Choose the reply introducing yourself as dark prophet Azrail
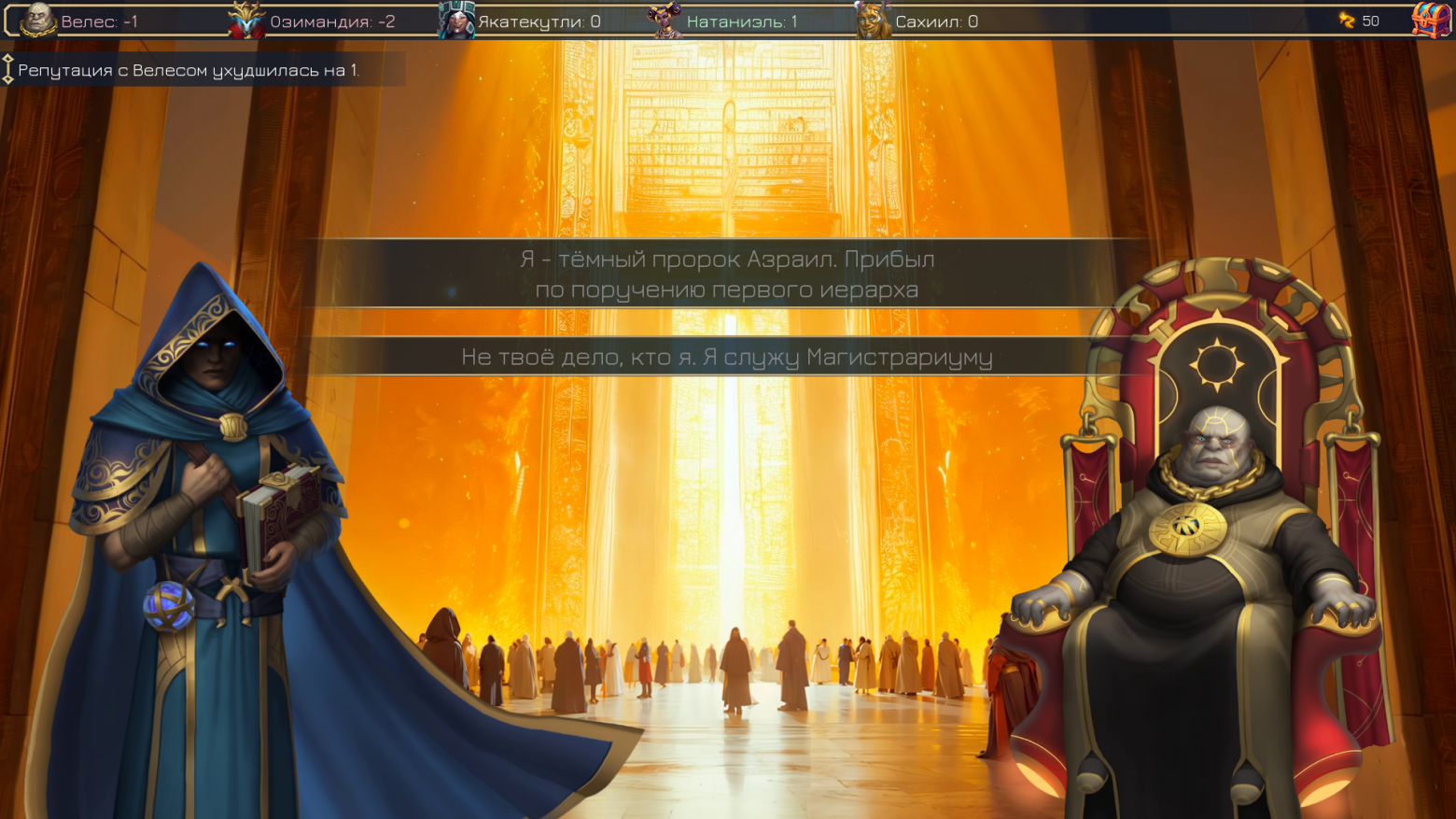This screenshot has height=819, width=1456. point(727,274)
